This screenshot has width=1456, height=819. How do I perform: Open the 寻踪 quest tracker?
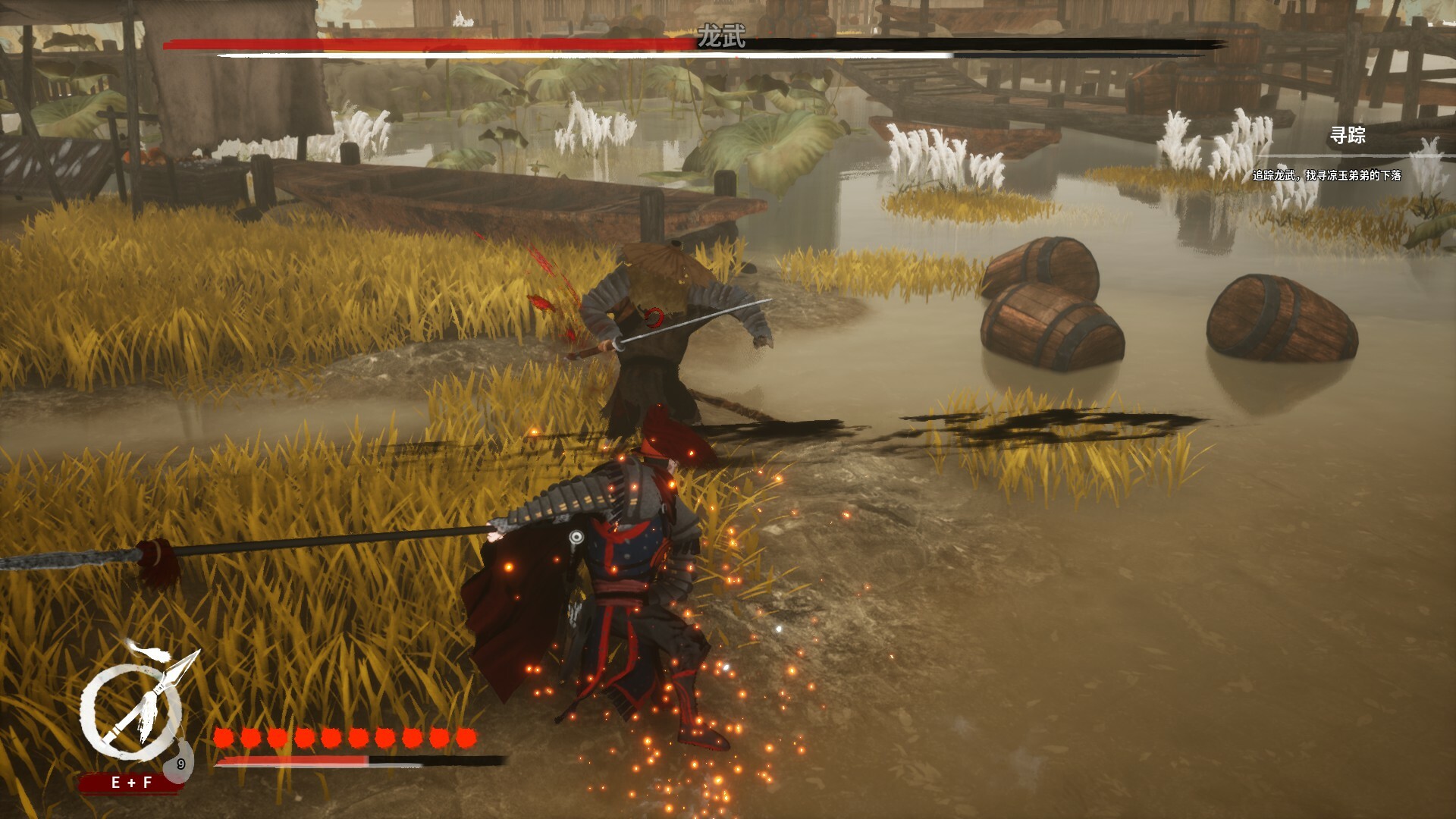coord(1348,136)
